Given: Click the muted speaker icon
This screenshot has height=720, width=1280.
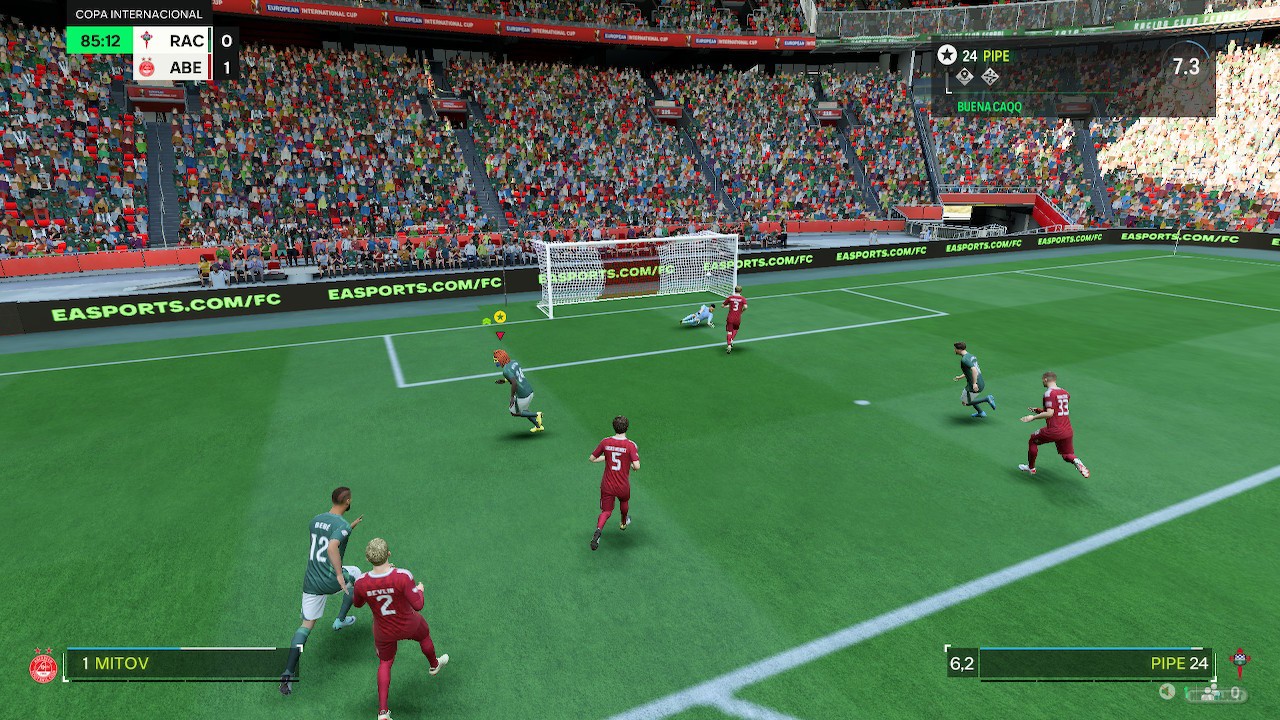Looking at the screenshot, I should (1167, 691).
